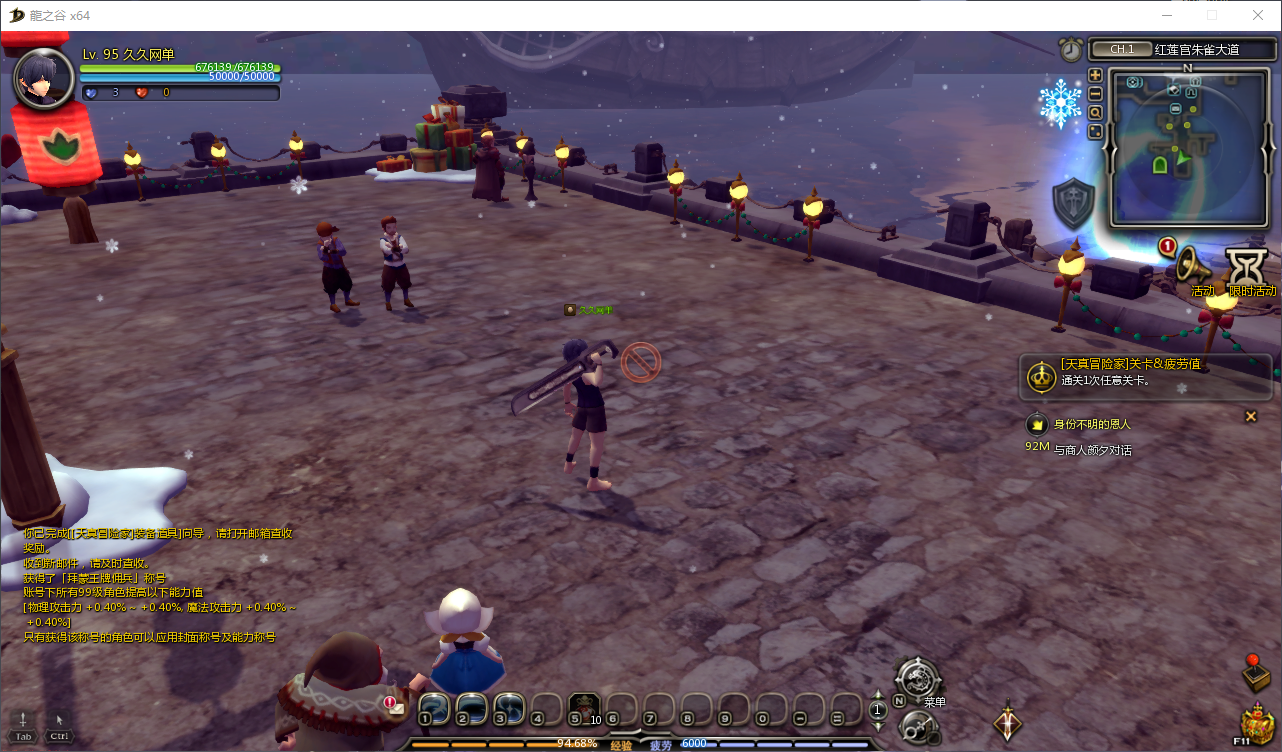Open the snowflake event icon
The image size is (1282, 752).
click(x=1060, y=103)
